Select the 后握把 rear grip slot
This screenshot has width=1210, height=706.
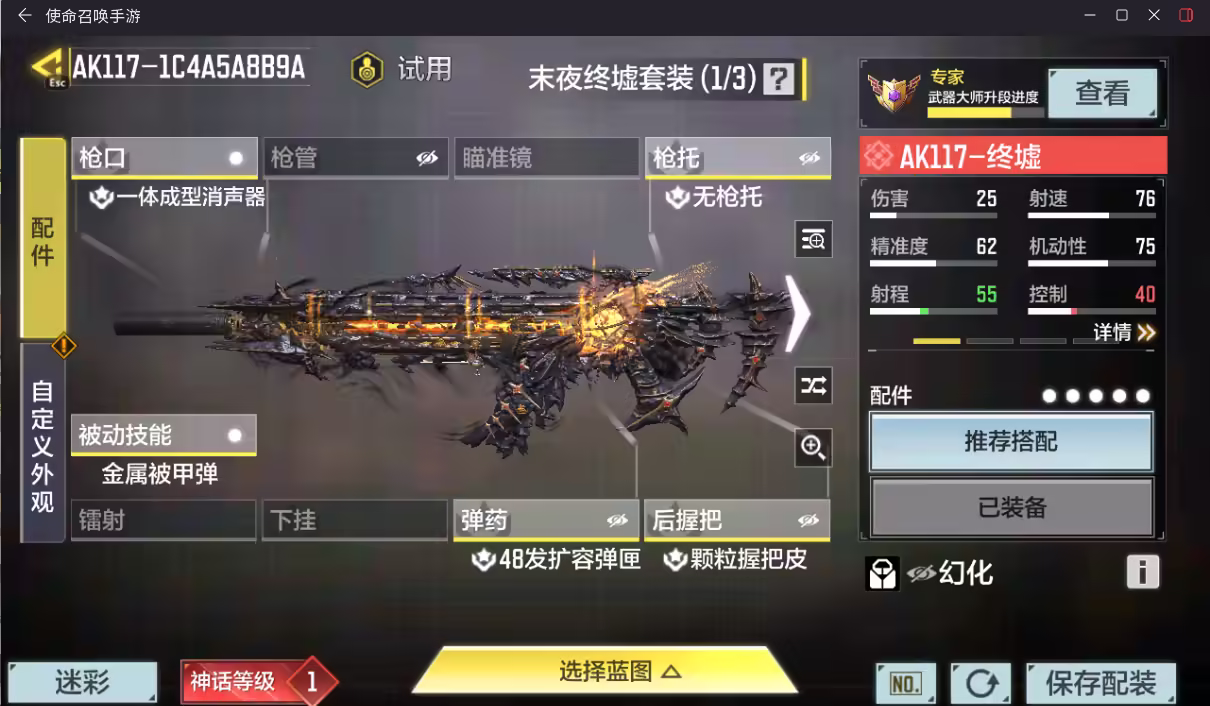(737, 520)
